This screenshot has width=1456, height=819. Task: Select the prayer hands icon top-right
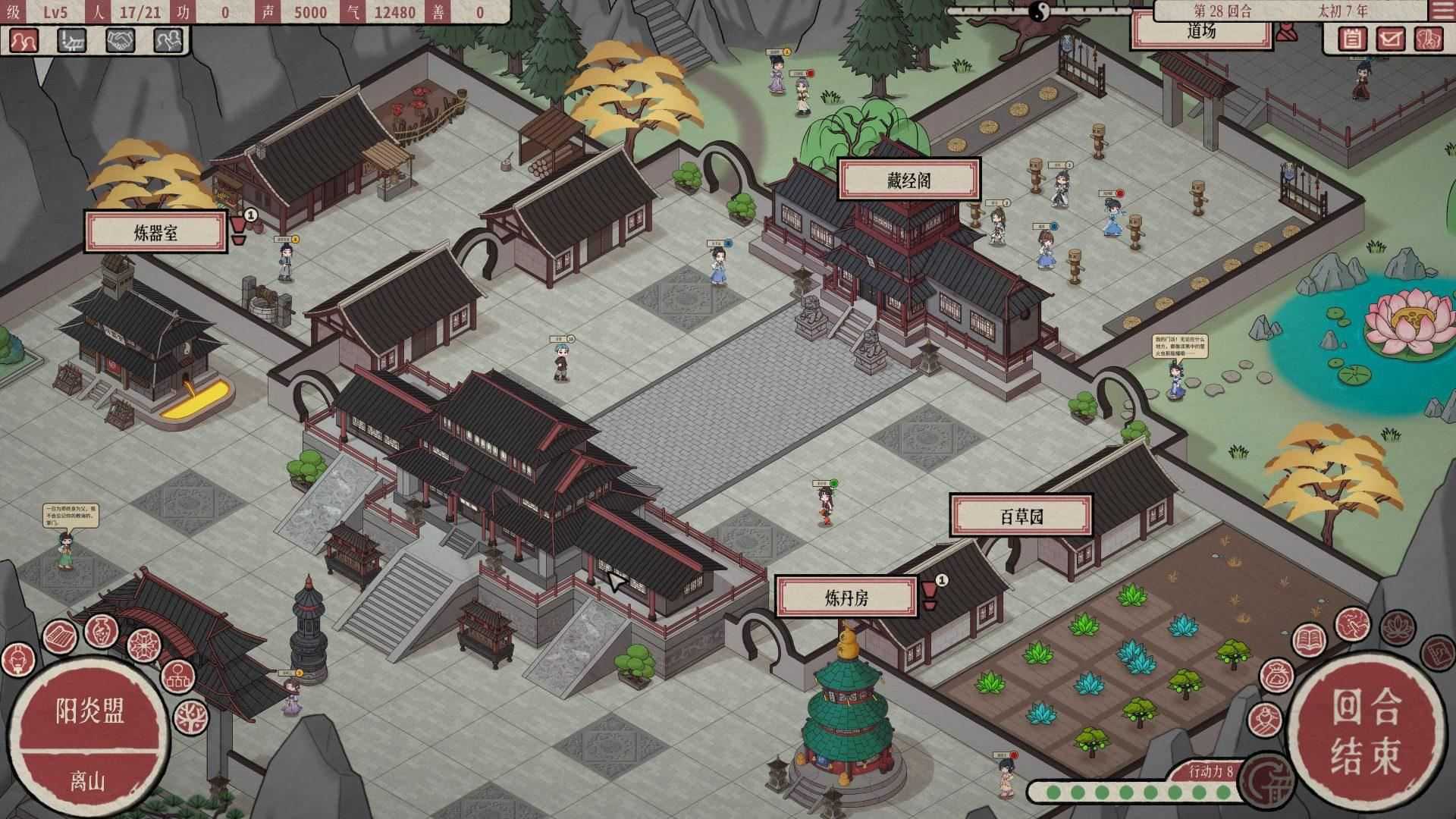1429,38
